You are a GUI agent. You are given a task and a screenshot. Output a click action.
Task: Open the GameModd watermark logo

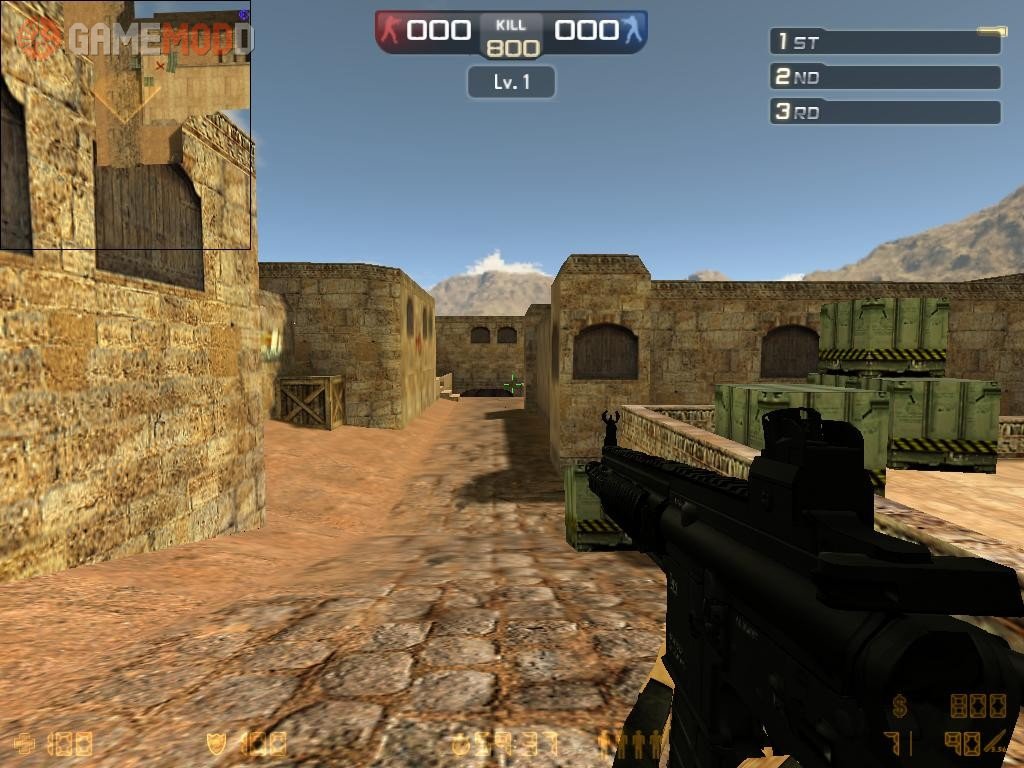click(137, 38)
